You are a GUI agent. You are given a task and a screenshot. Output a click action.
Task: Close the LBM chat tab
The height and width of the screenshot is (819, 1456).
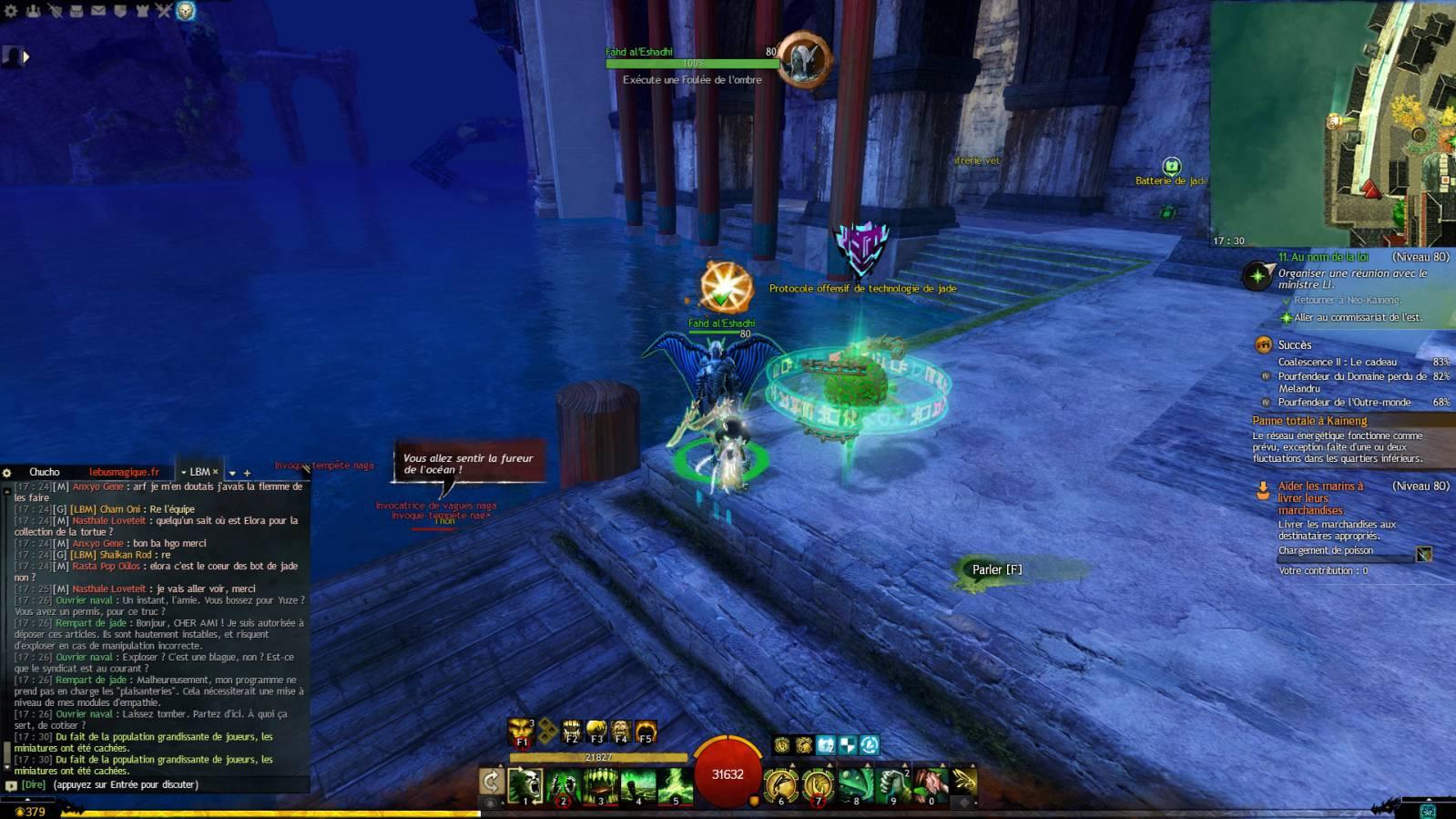coord(216,472)
